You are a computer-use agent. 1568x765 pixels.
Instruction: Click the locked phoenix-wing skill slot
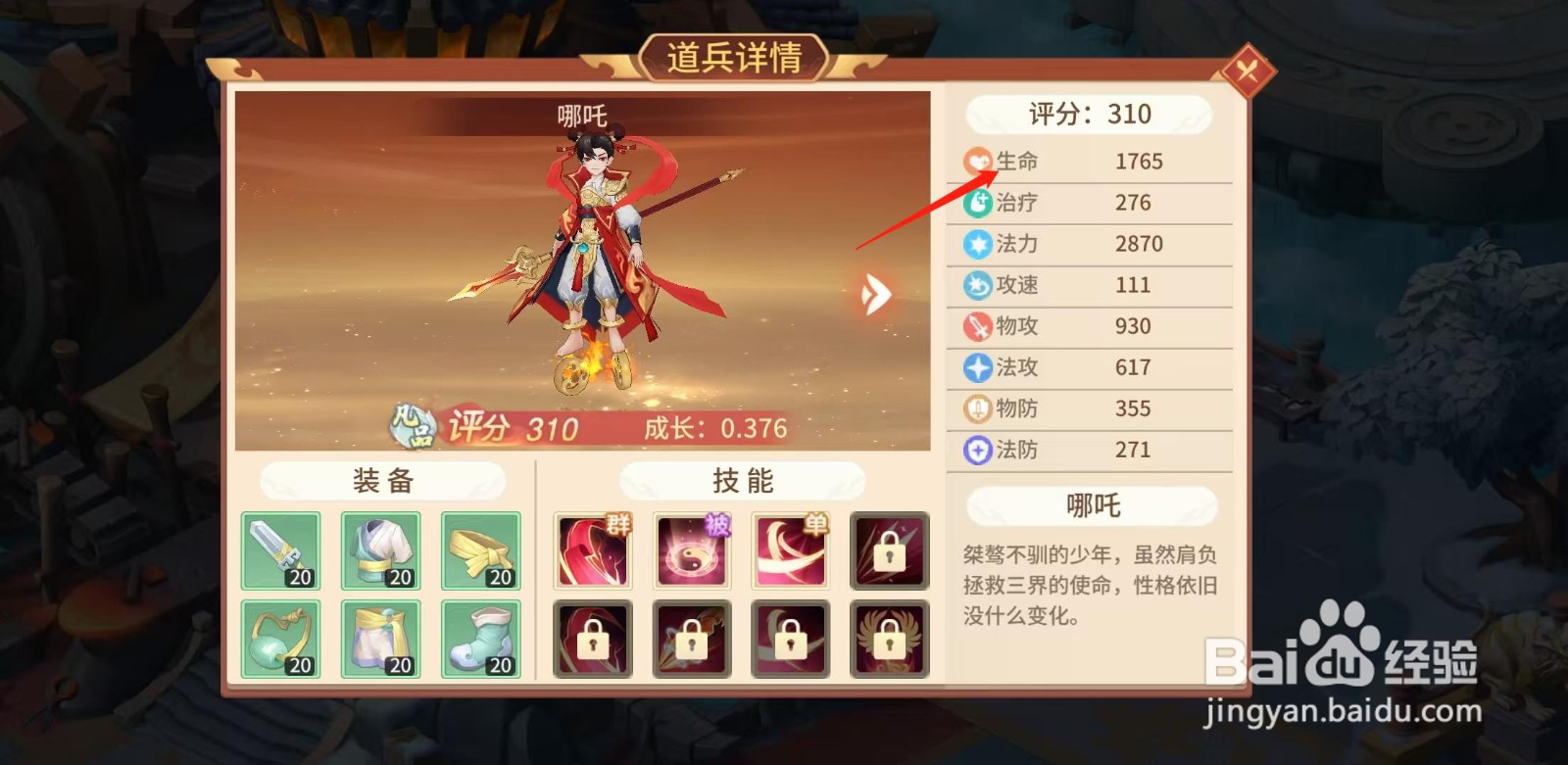[888, 638]
